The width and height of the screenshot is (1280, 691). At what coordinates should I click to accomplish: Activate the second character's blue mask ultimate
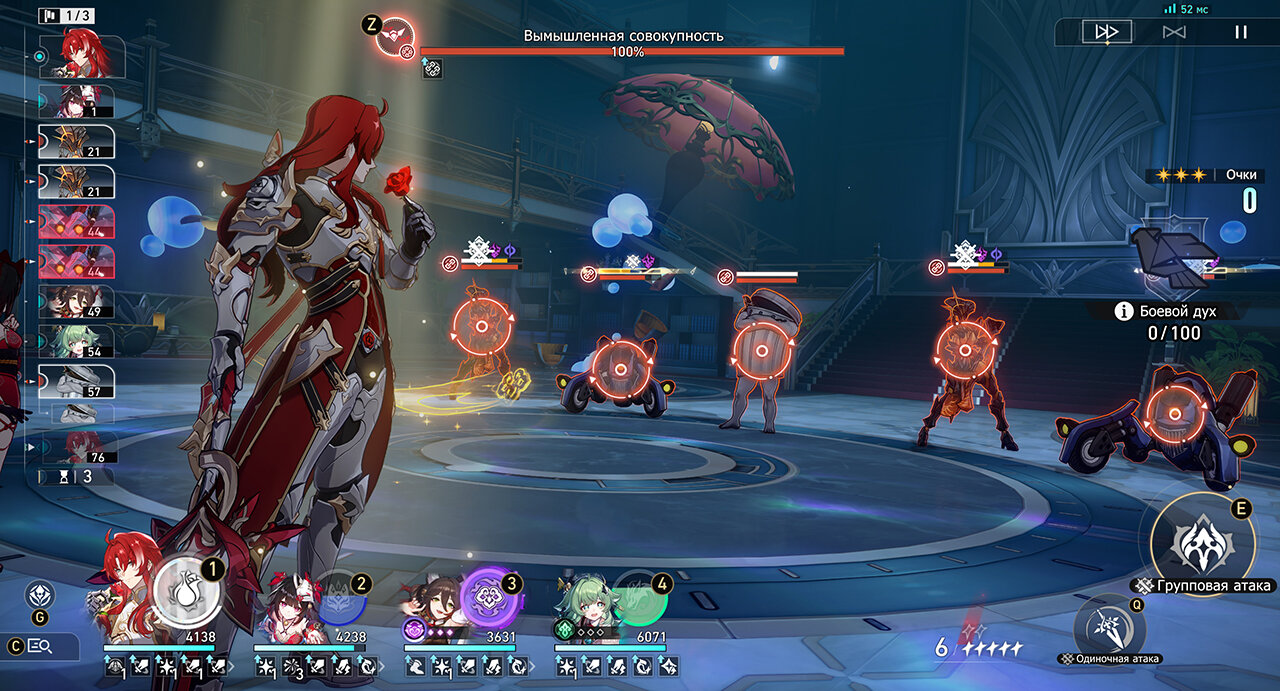(341, 597)
